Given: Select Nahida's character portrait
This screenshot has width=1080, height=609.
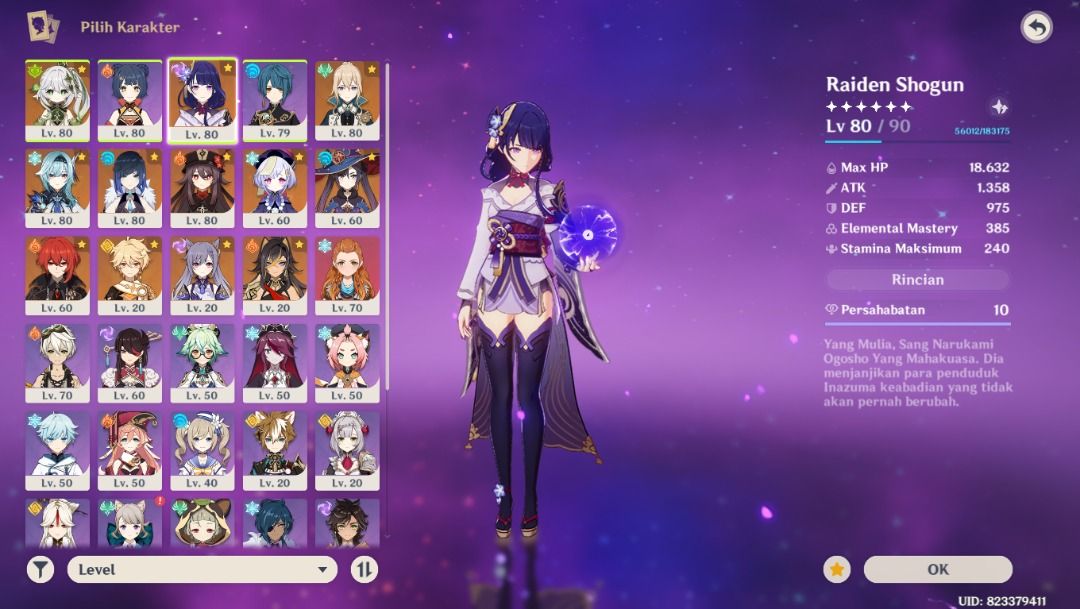Looking at the screenshot, I should pos(57,100).
